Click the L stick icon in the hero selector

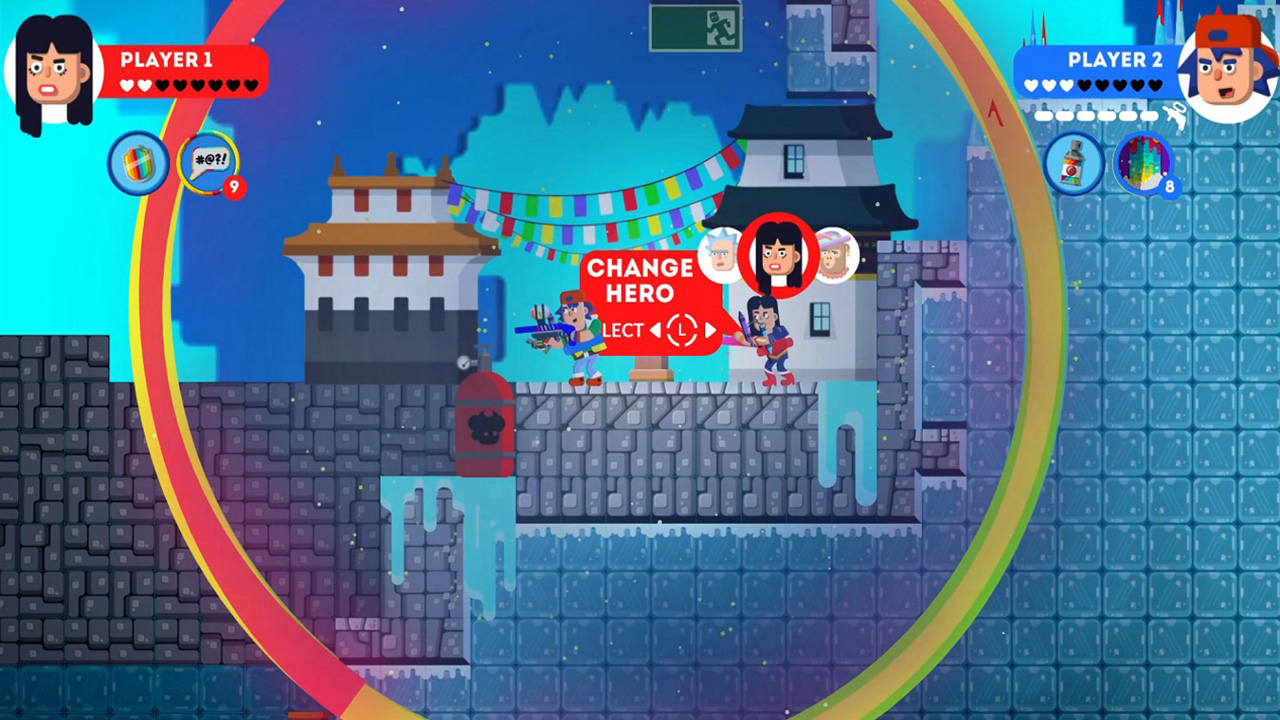coord(682,330)
